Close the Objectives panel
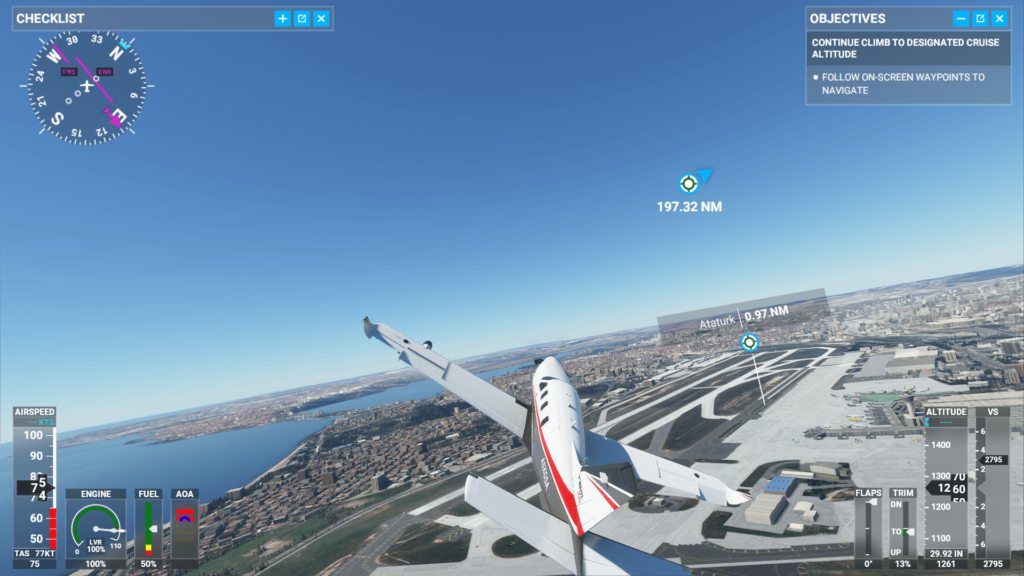 pos(999,18)
